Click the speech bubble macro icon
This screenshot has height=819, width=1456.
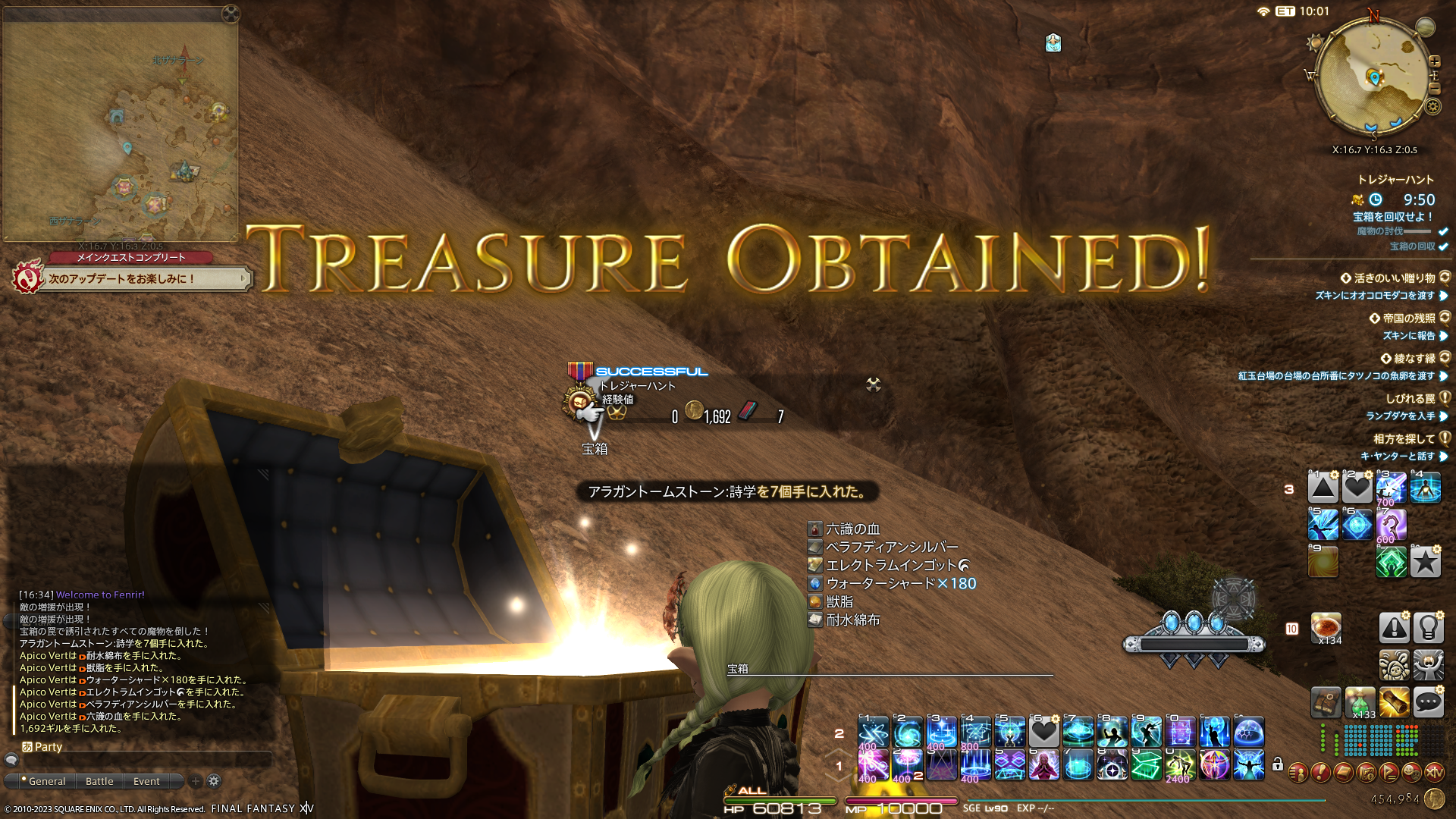(x=1428, y=703)
